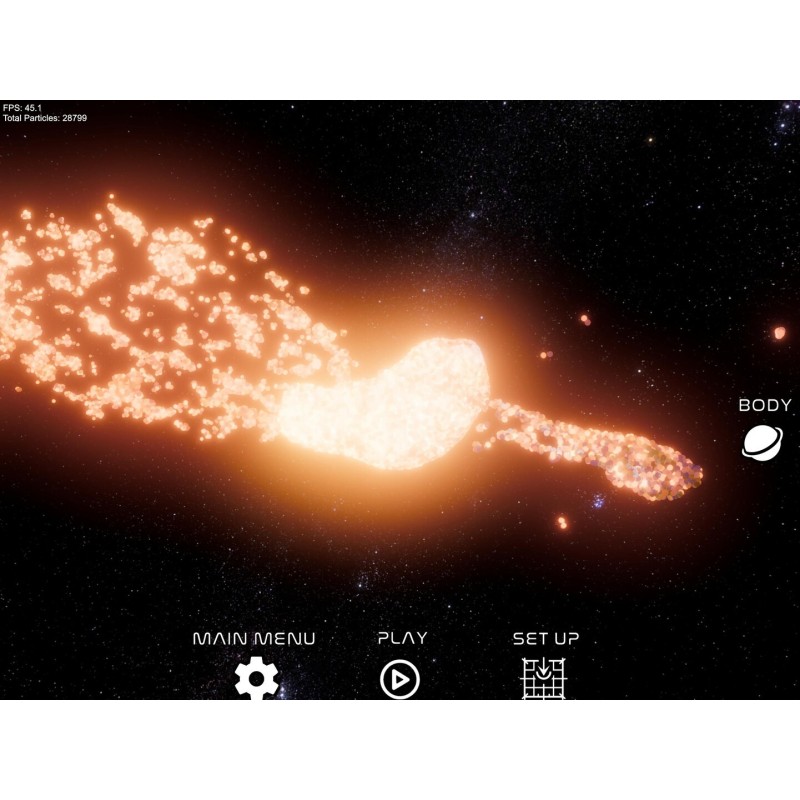The height and width of the screenshot is (800, 800).
Task: Start the simulation with the Play button
Action: pyautogui.click(x=400, y=679)
